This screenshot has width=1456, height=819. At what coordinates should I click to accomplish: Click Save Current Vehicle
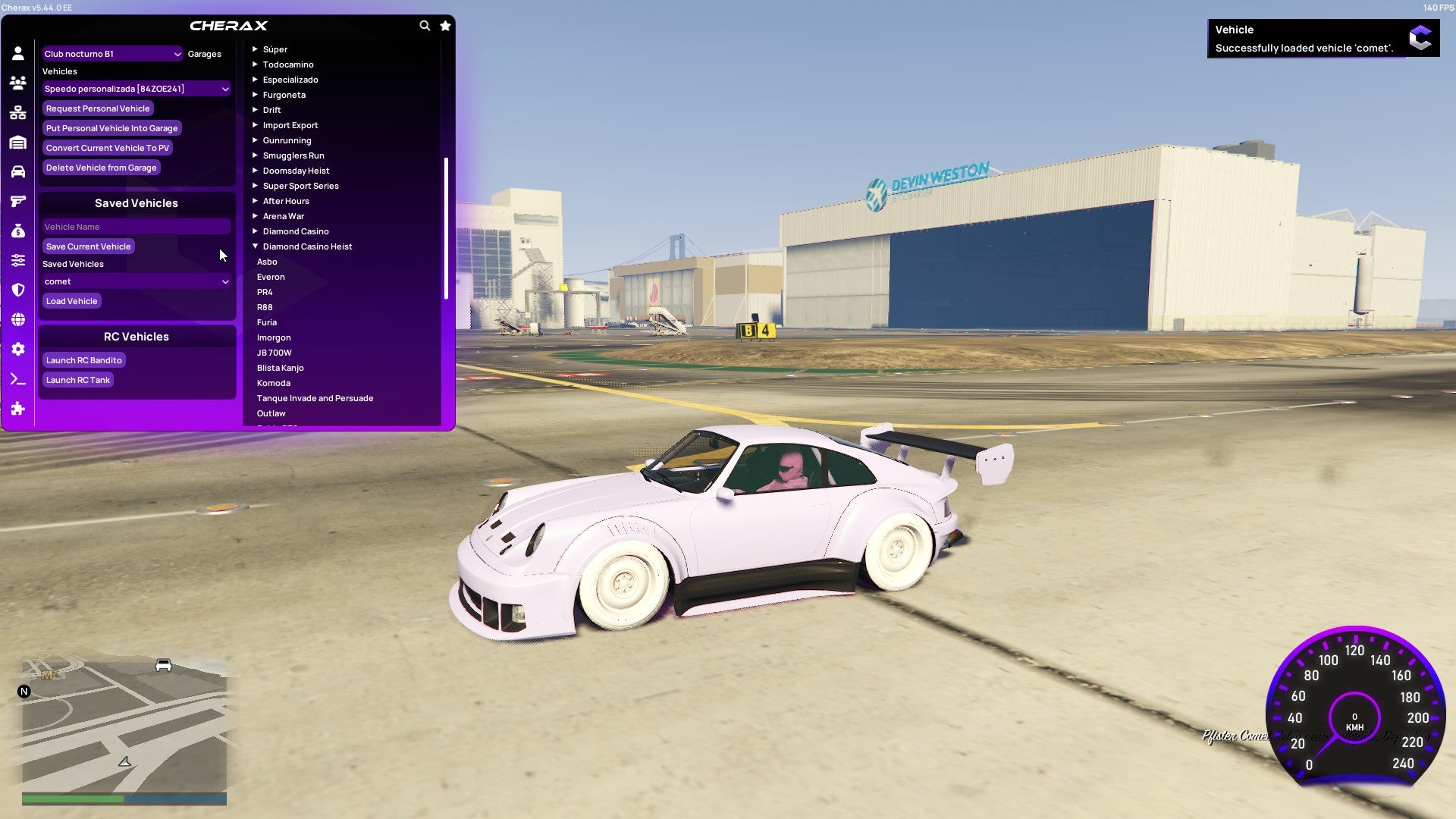point(88,246)
